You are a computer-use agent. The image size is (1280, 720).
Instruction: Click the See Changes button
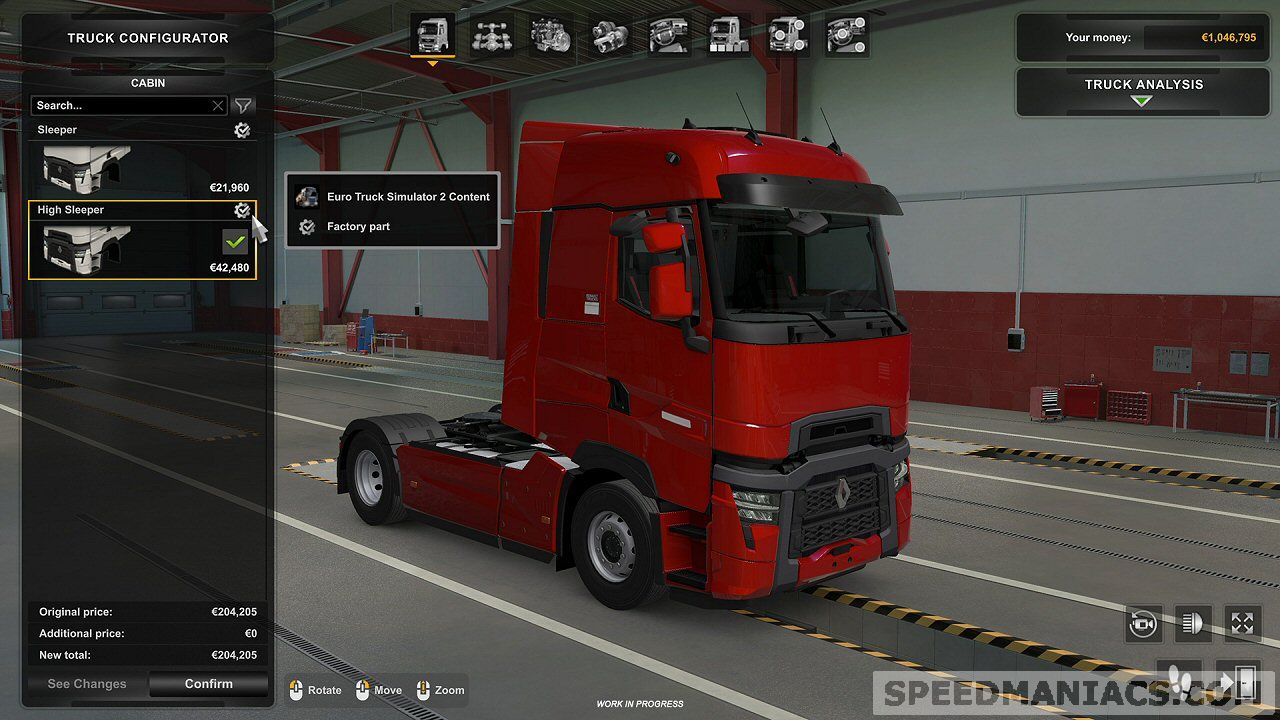point(87,684)
